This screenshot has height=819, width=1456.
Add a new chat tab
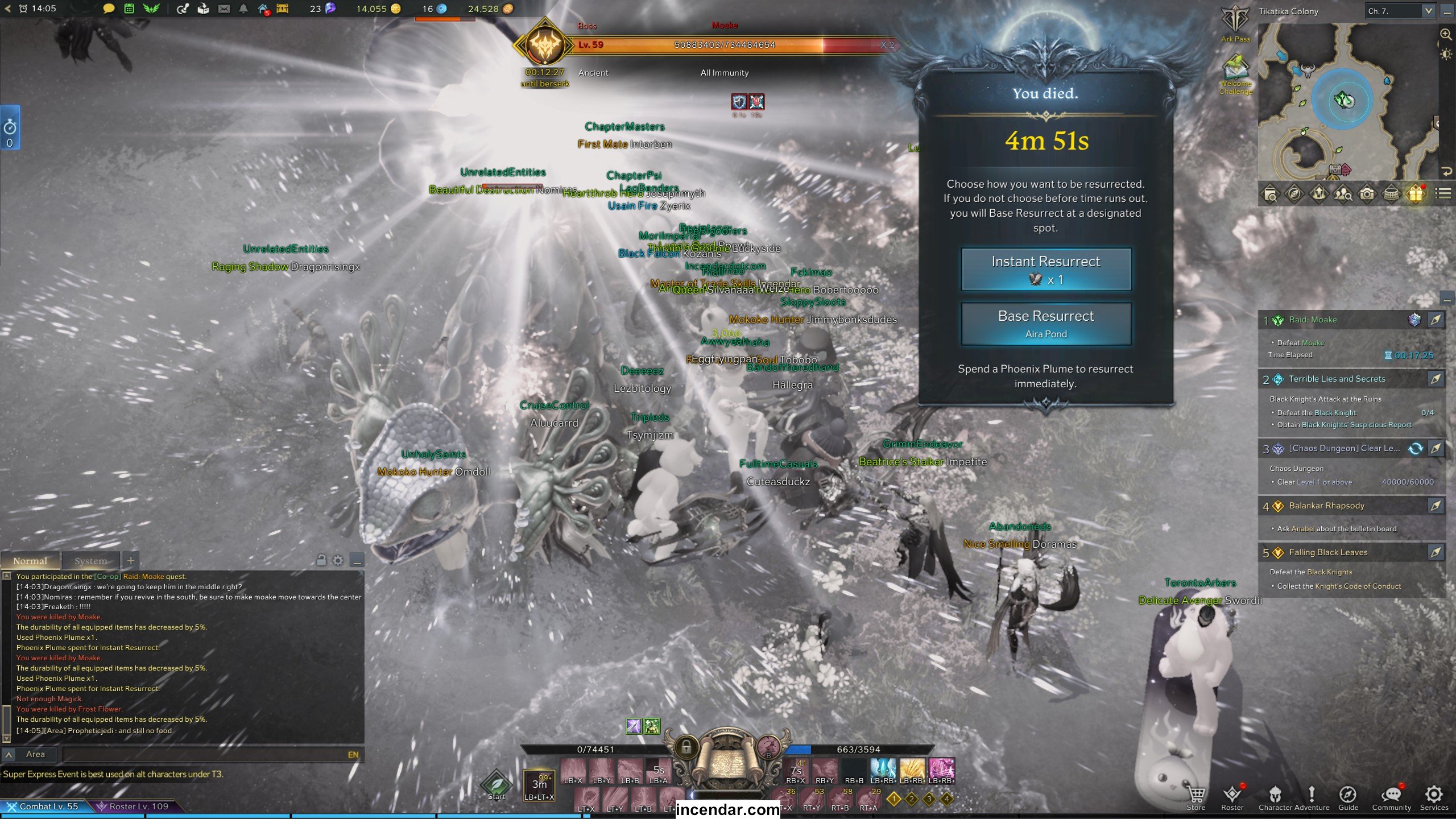(131, 561)
